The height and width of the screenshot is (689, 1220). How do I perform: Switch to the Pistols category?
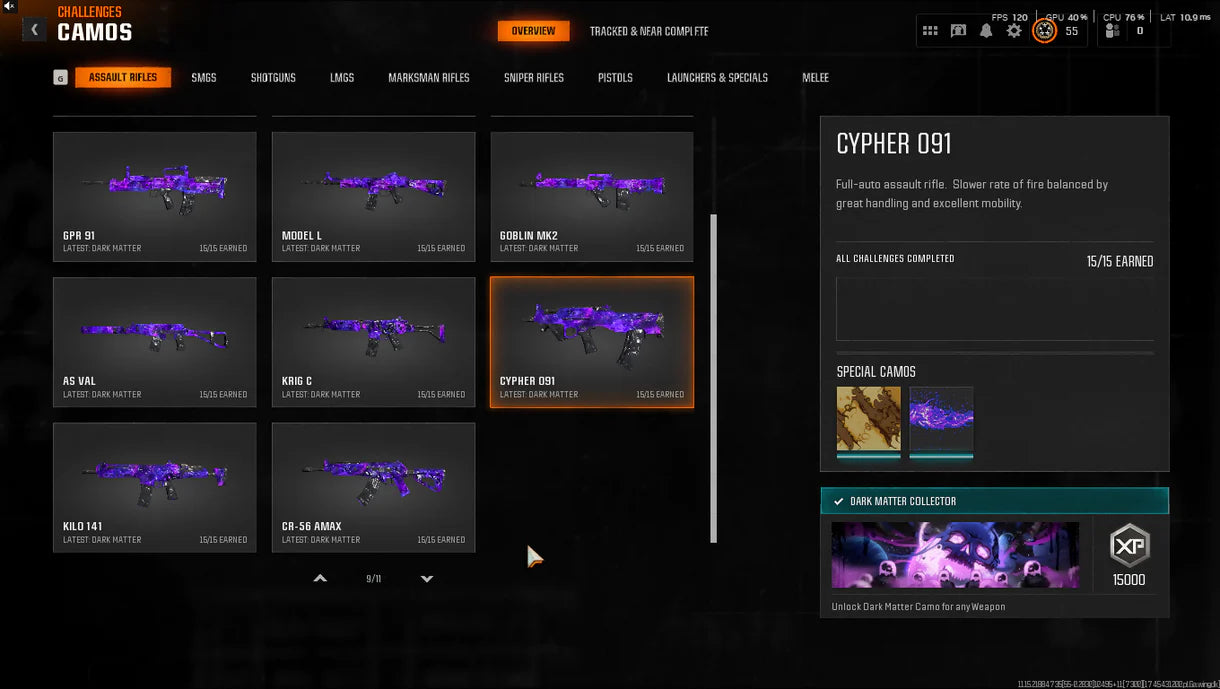click(615, 77)
